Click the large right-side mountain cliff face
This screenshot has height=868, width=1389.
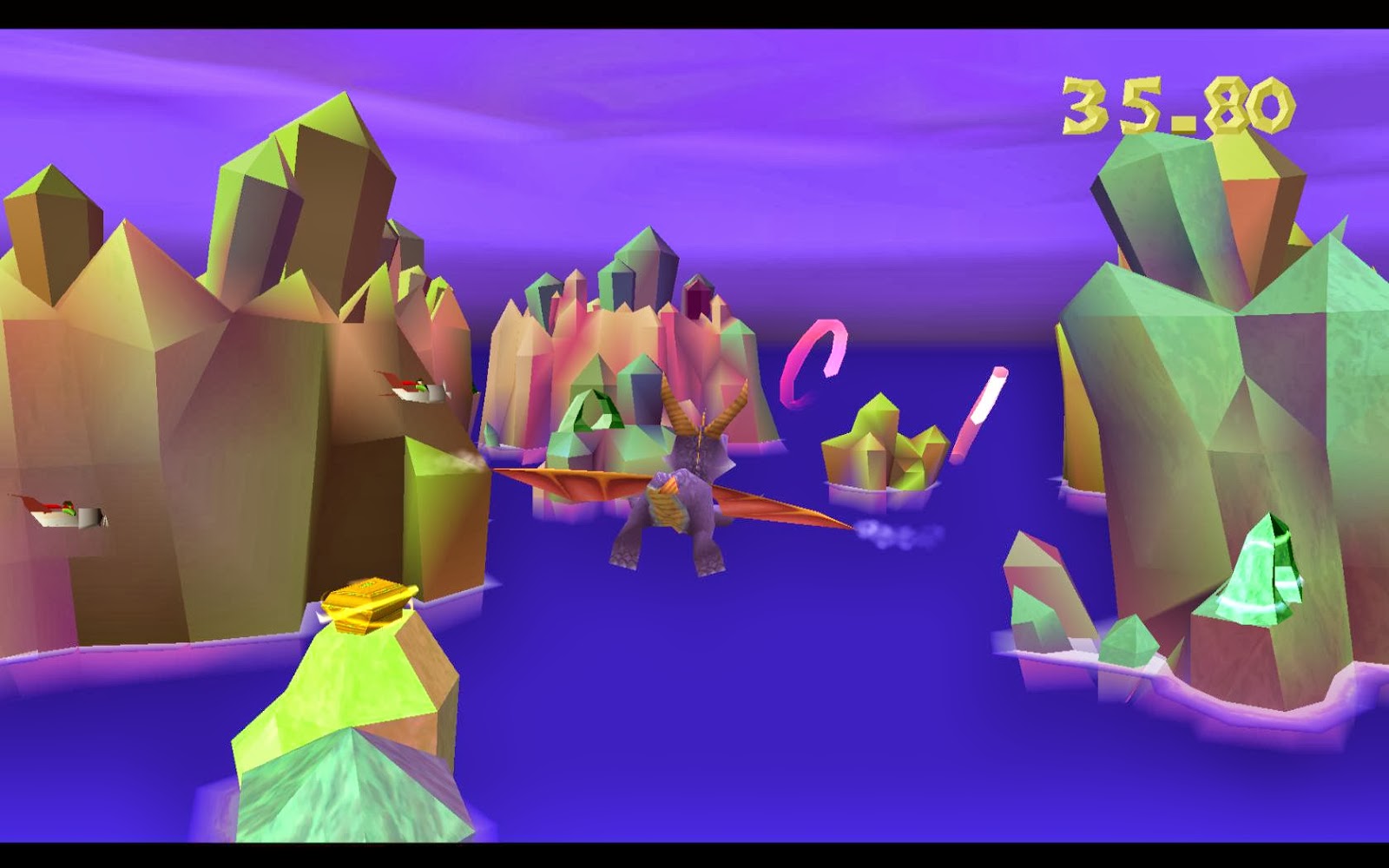pyautogui.click(x=1198, y=391)
